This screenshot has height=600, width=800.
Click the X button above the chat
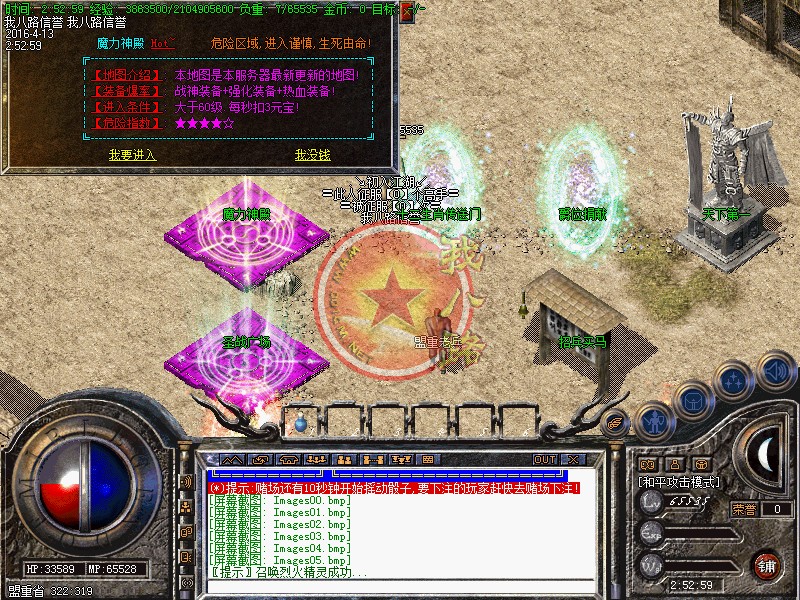(574, 459)
